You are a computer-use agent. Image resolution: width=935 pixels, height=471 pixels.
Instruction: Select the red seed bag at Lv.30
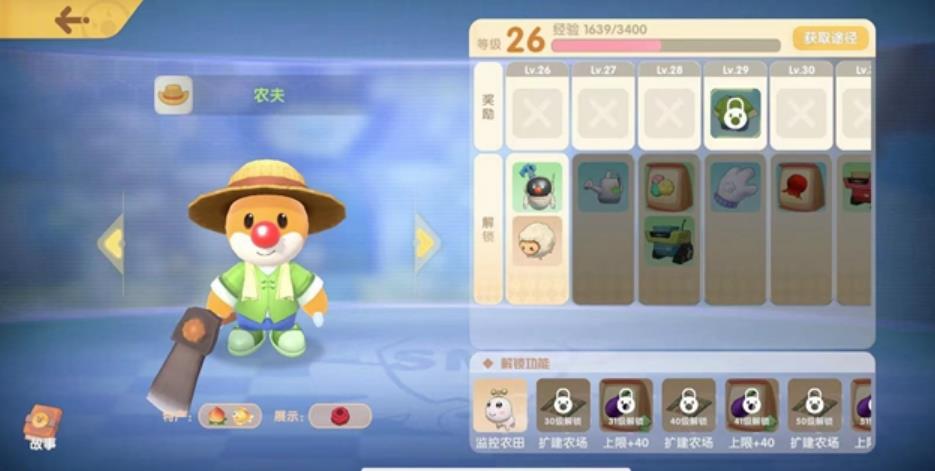pyautogui.click(x=801, y=187)
